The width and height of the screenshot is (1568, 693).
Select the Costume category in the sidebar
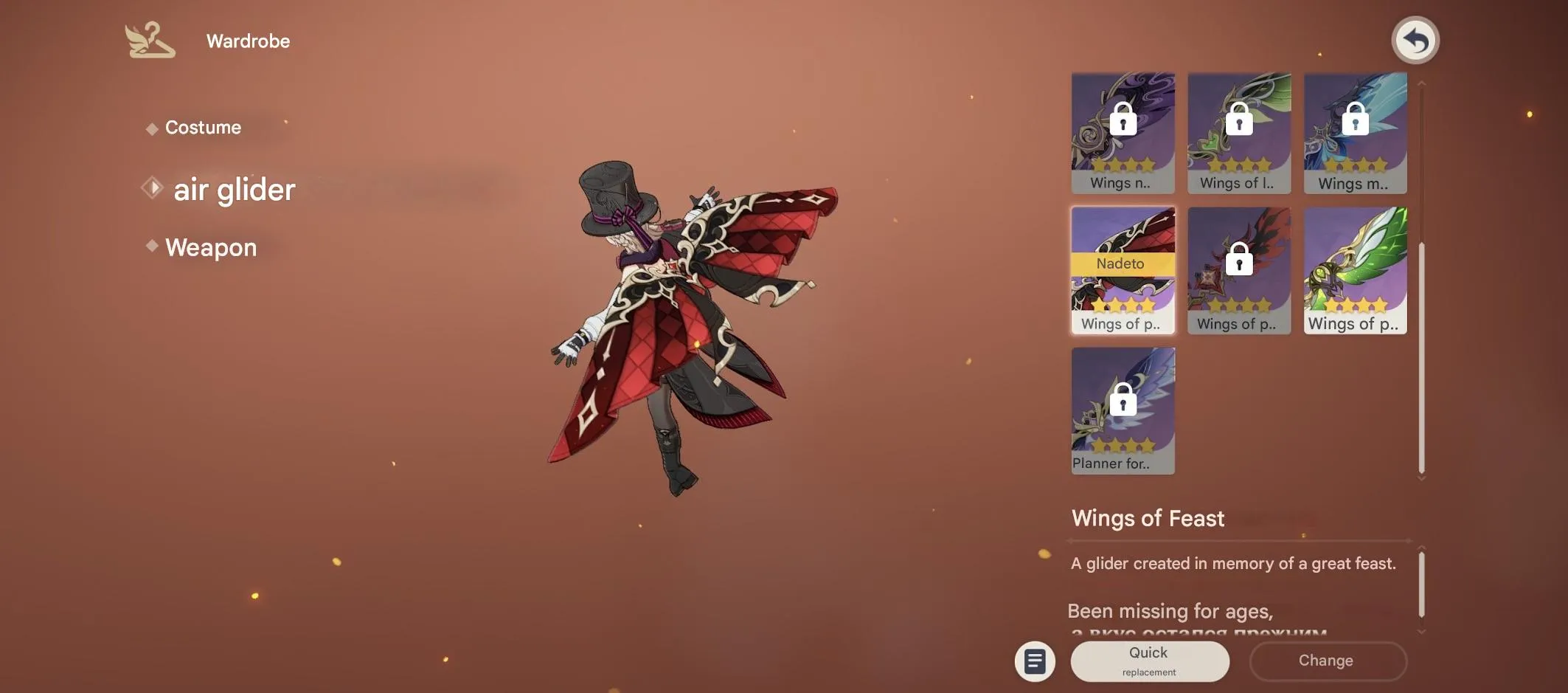tap(203, 127)
